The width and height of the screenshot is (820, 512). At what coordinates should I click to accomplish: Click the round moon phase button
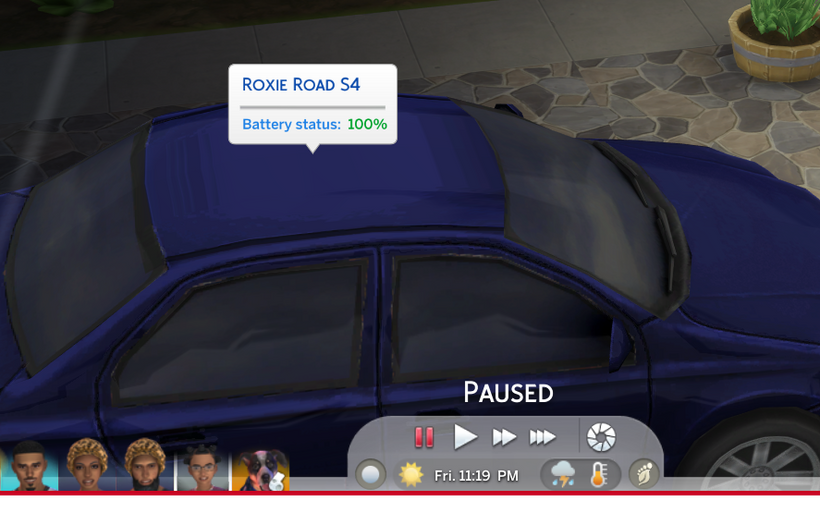[x=371, y=474]
